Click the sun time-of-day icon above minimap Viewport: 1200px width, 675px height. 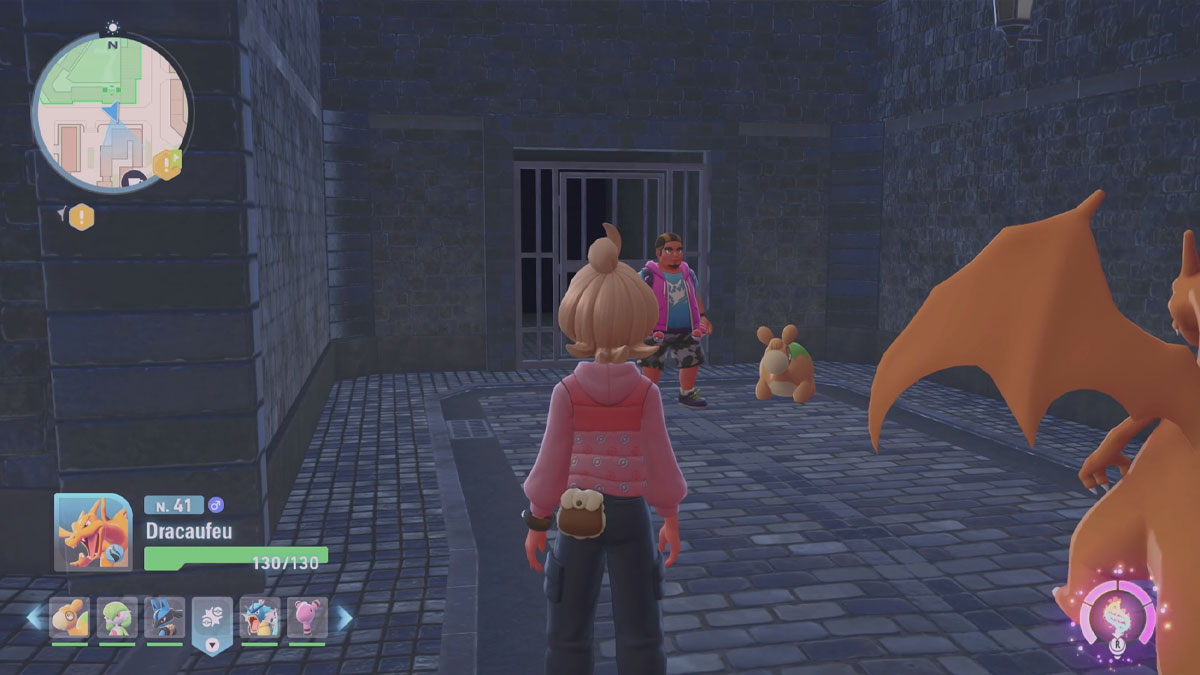(x=112, y=27)
